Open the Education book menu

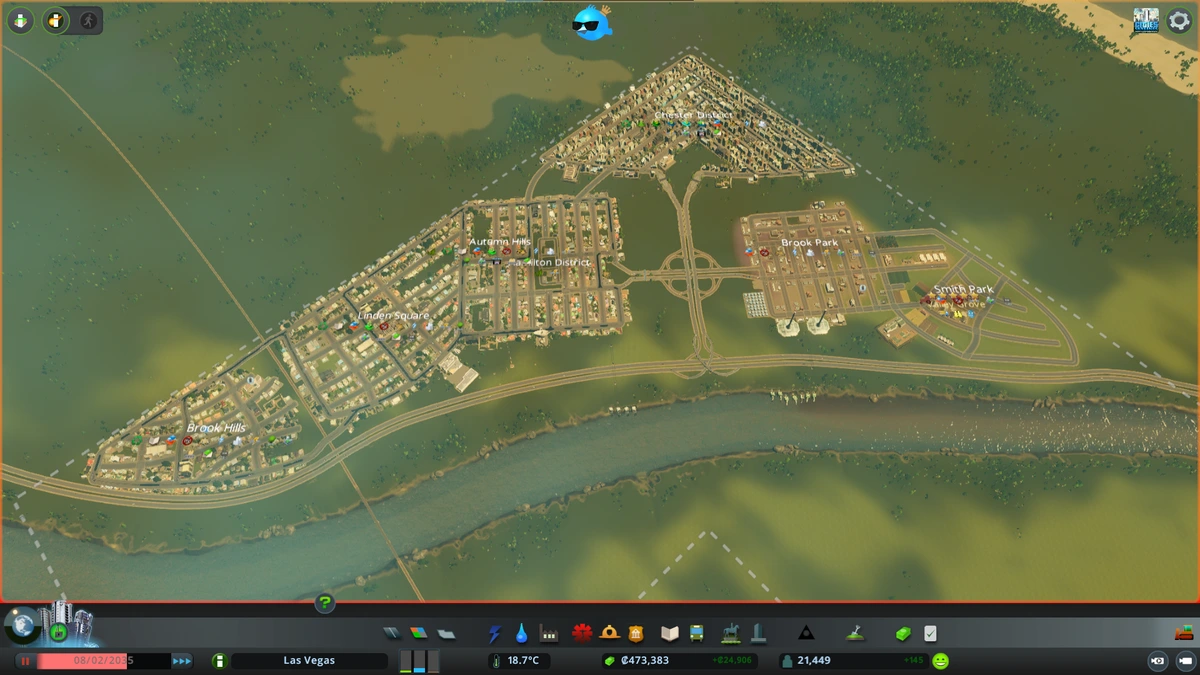(x=670, y=633)
